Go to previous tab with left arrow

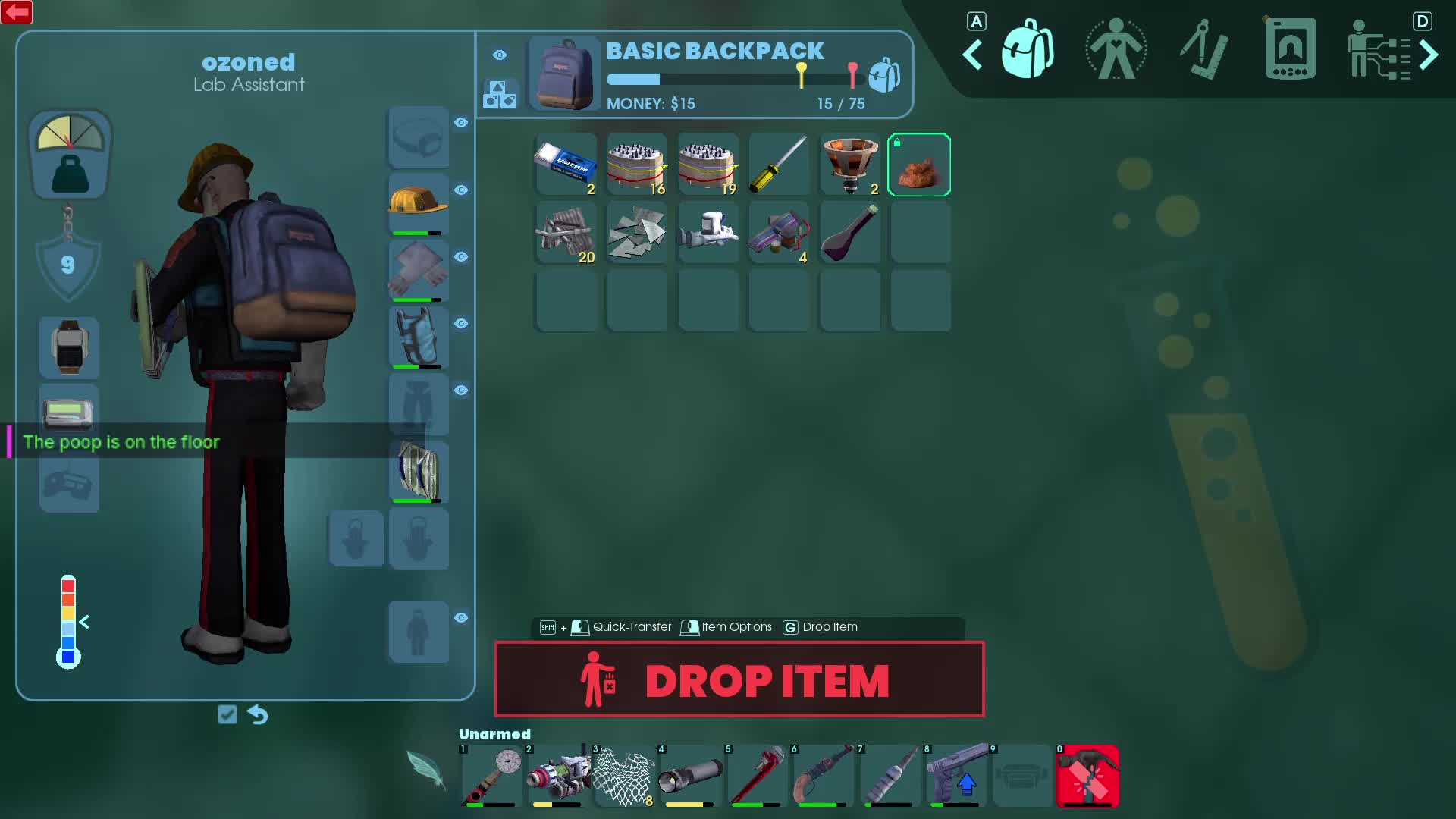(x=972, y=55)
